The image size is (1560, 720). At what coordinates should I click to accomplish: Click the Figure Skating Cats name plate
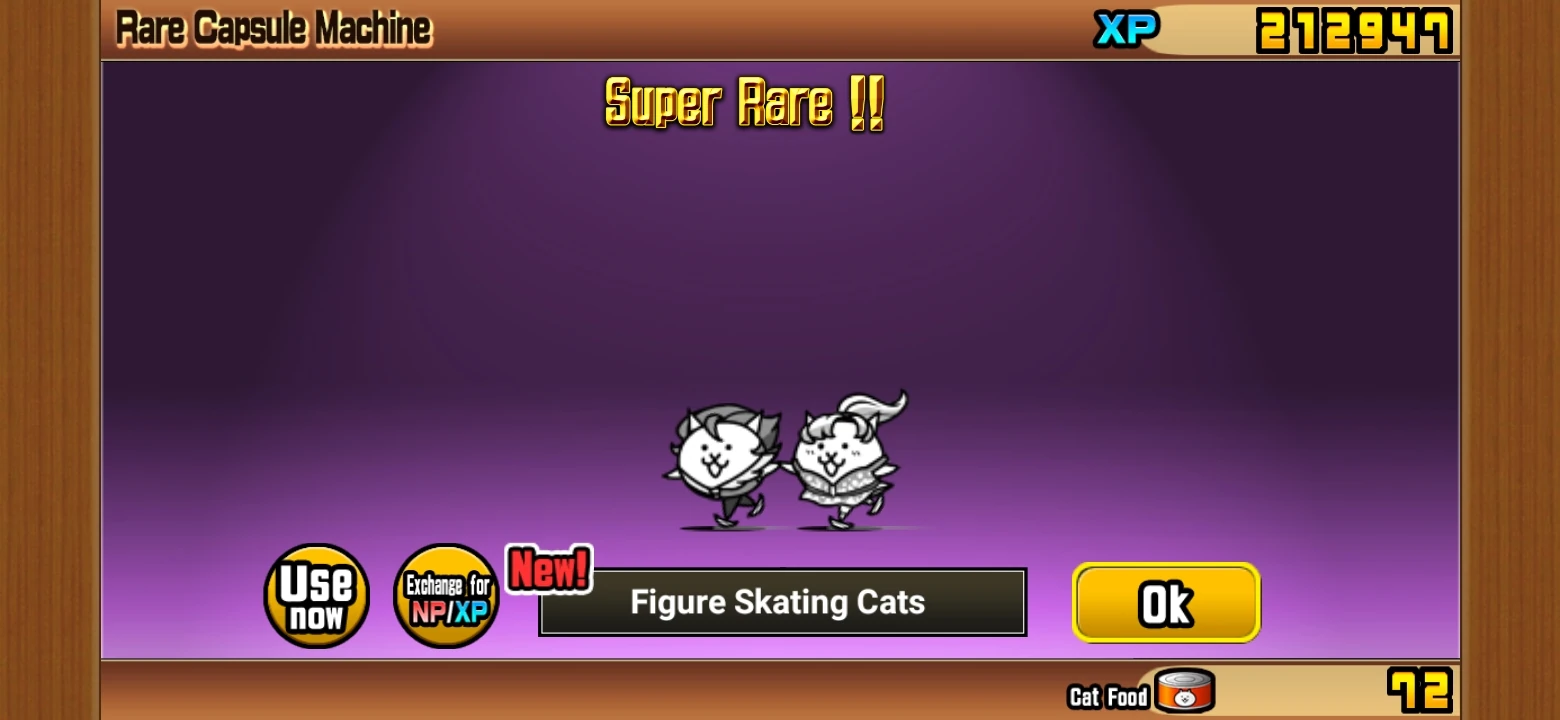pos(780,602)
